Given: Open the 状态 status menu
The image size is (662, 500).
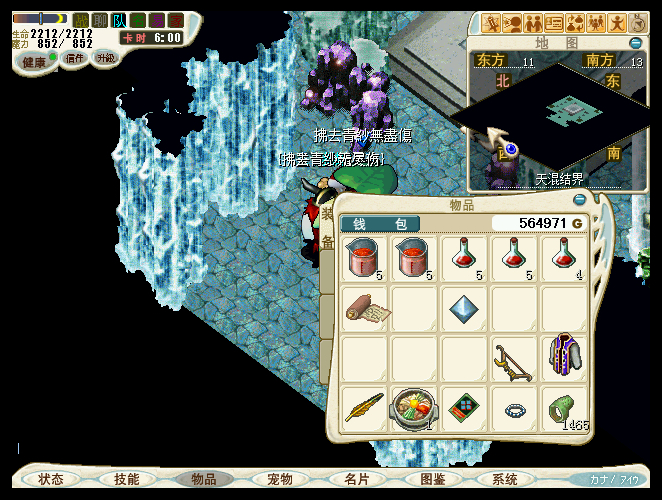Looking at the screenshot, I should point(51,479).
